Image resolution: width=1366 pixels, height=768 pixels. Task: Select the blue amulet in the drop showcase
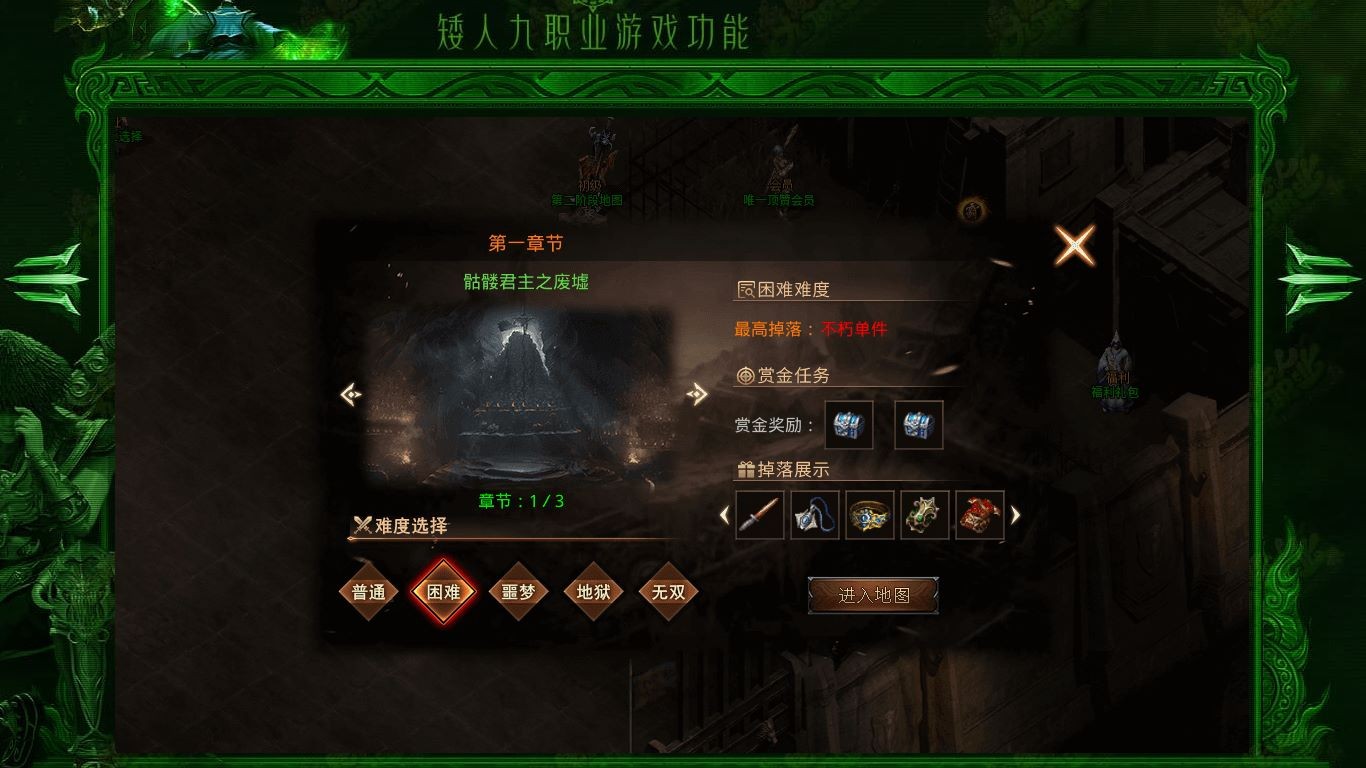[x=814, y=516]
